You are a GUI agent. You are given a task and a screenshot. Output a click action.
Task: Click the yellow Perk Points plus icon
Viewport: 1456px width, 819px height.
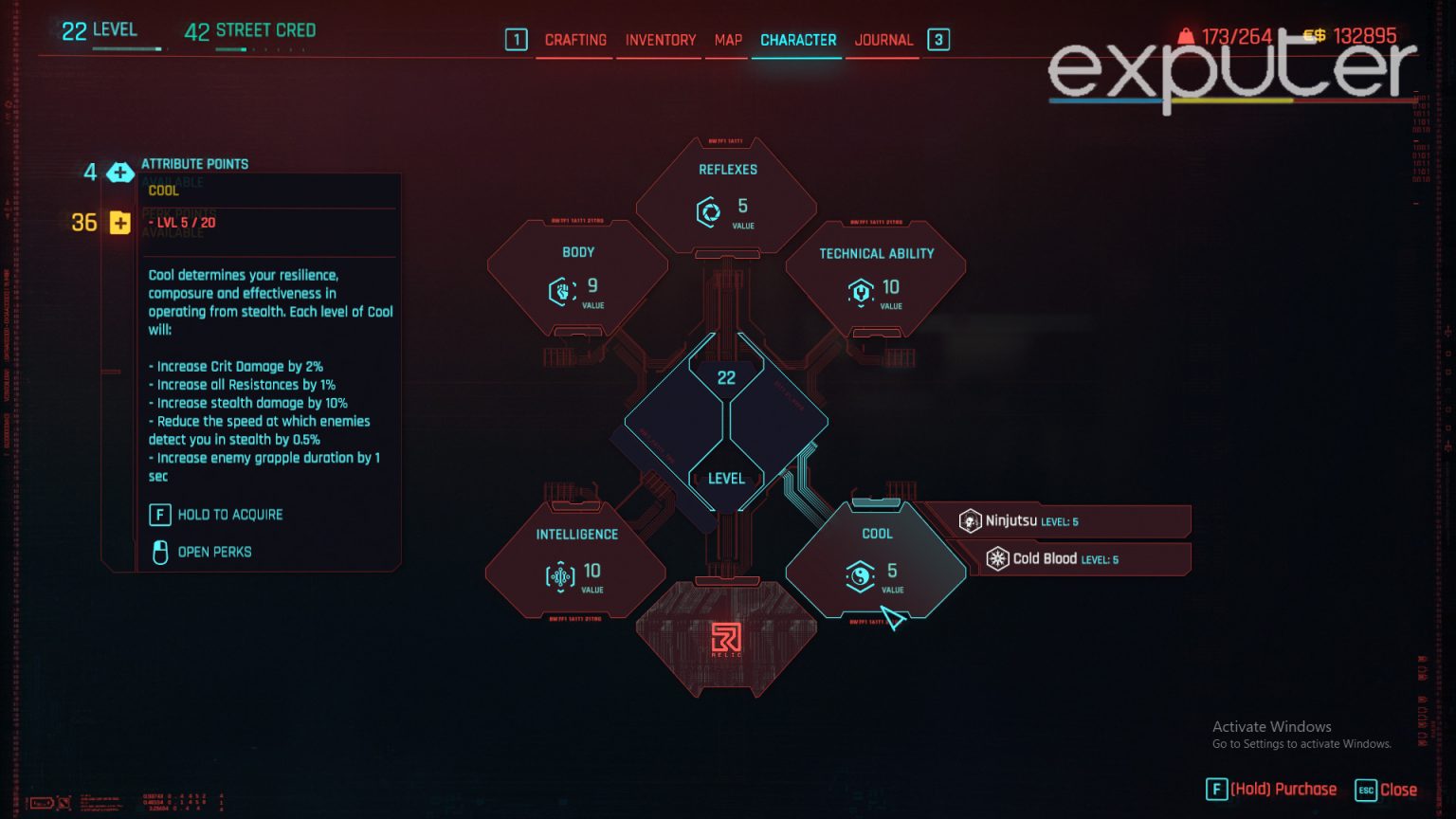[x=119, y=222]
